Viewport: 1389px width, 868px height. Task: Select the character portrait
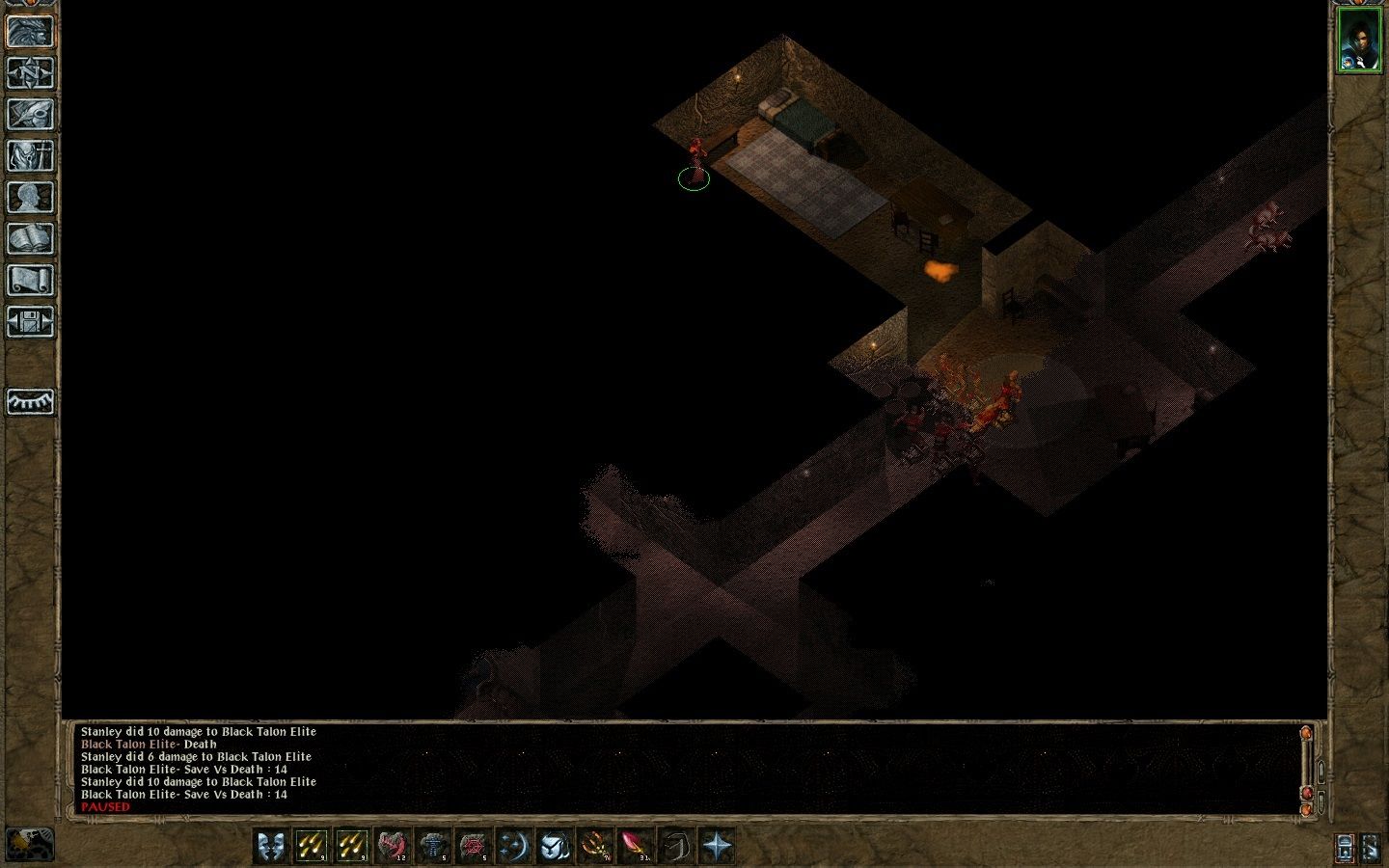[x=1358, y=41]
